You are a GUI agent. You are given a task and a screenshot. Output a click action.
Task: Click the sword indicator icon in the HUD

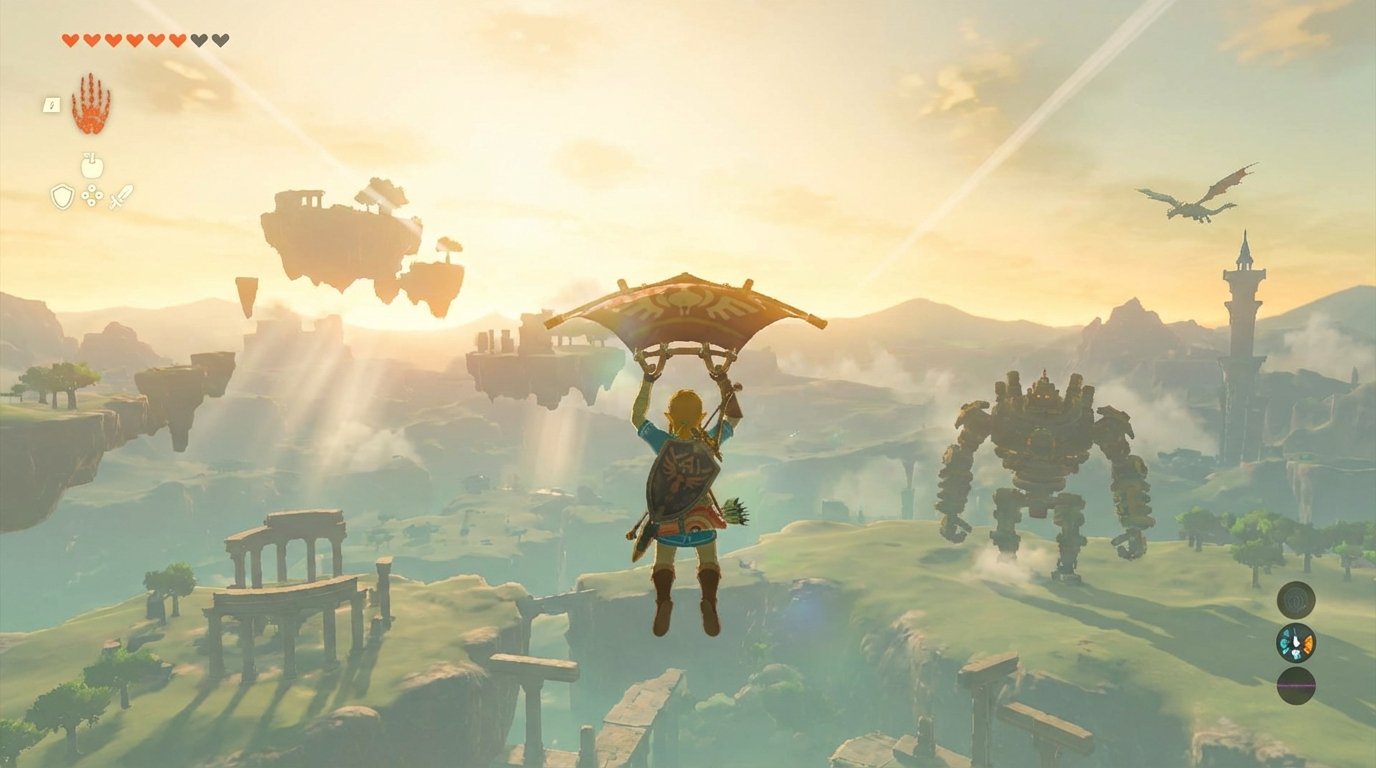pyautogui.click(x=120, y=196)
